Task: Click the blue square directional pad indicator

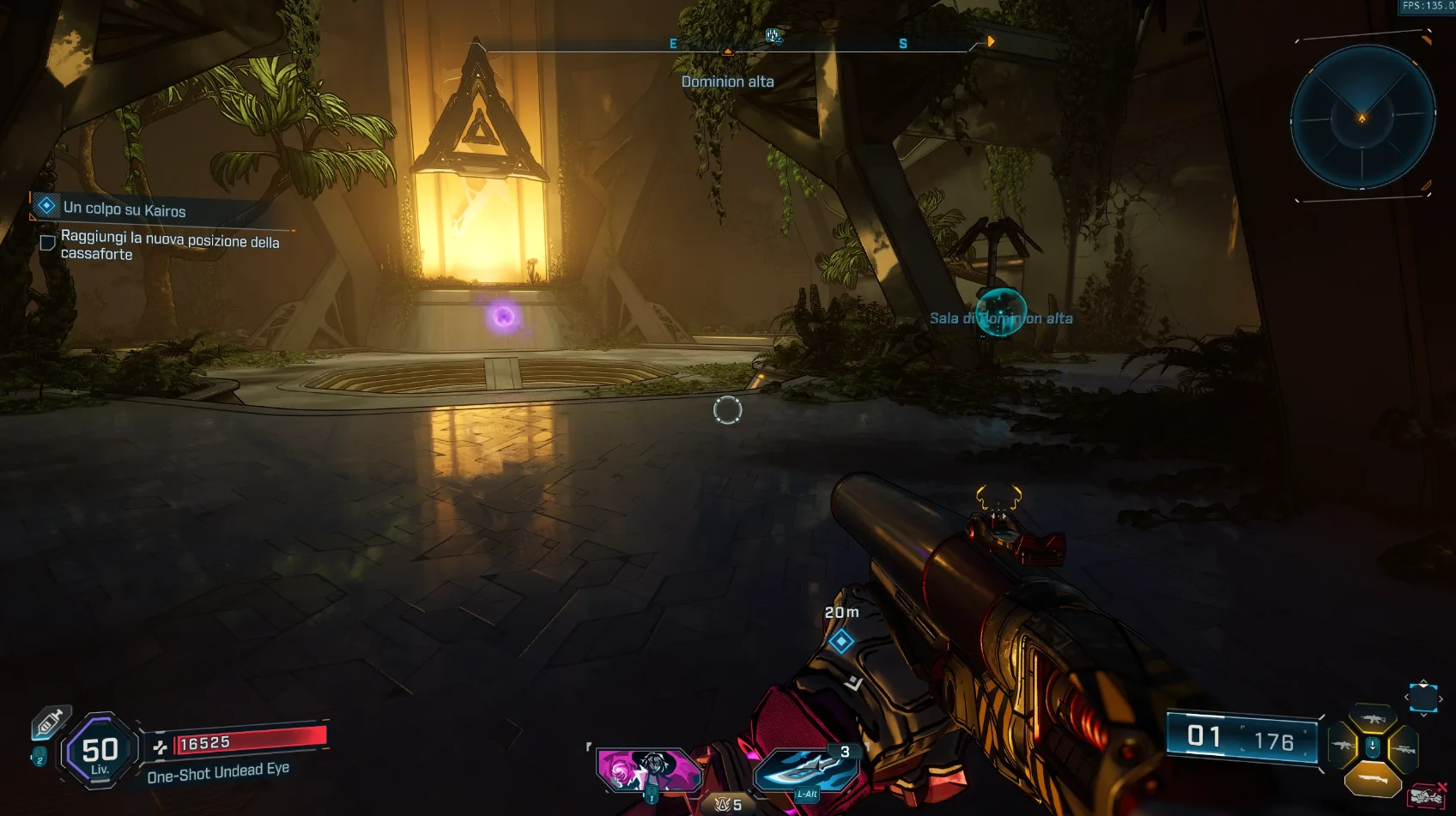Action: [1423, 698]
